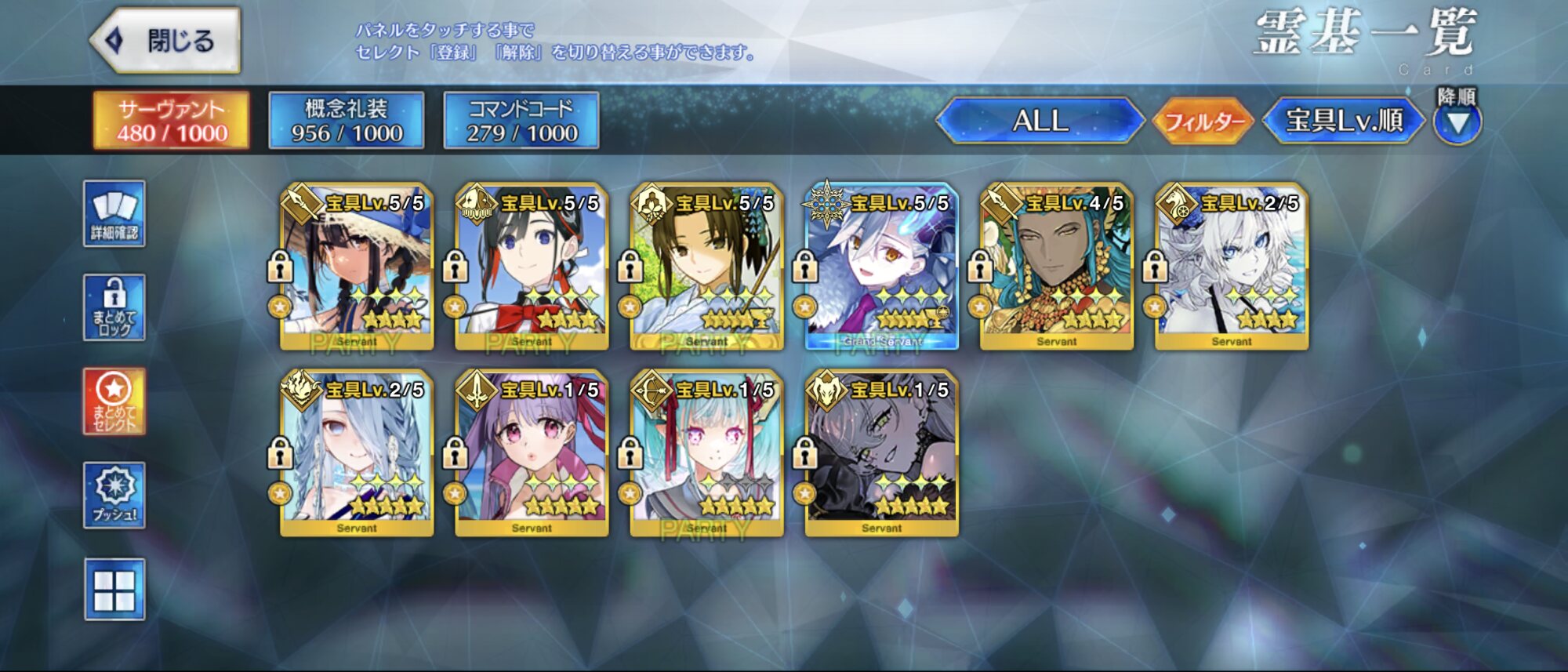The image size is (1568, 672).
Task: Choose the aqua-haired archer servant card
Action: point(706,454)
